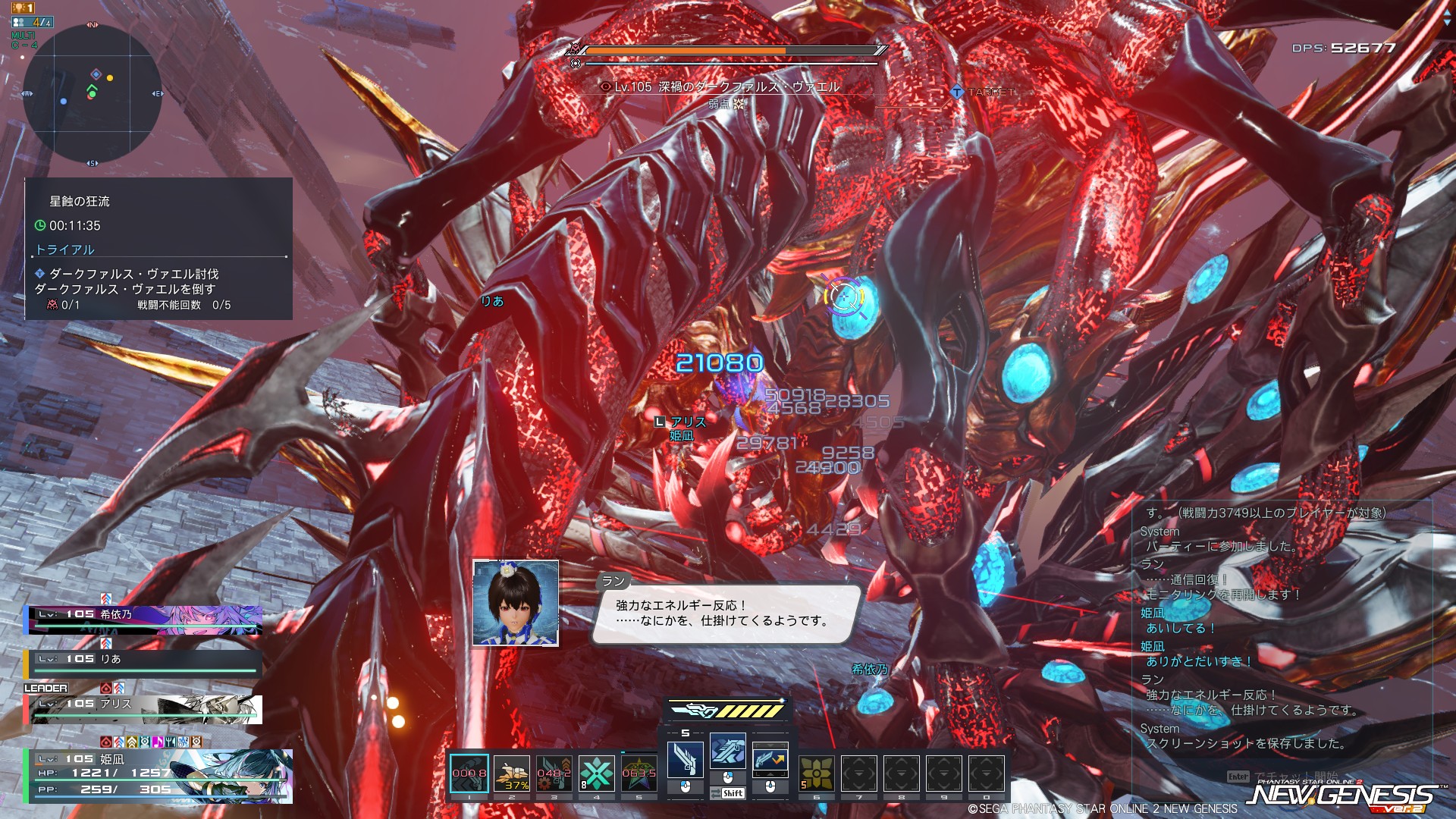Click Ran's portrait in the dialogue popup

(x=516, y=603)
